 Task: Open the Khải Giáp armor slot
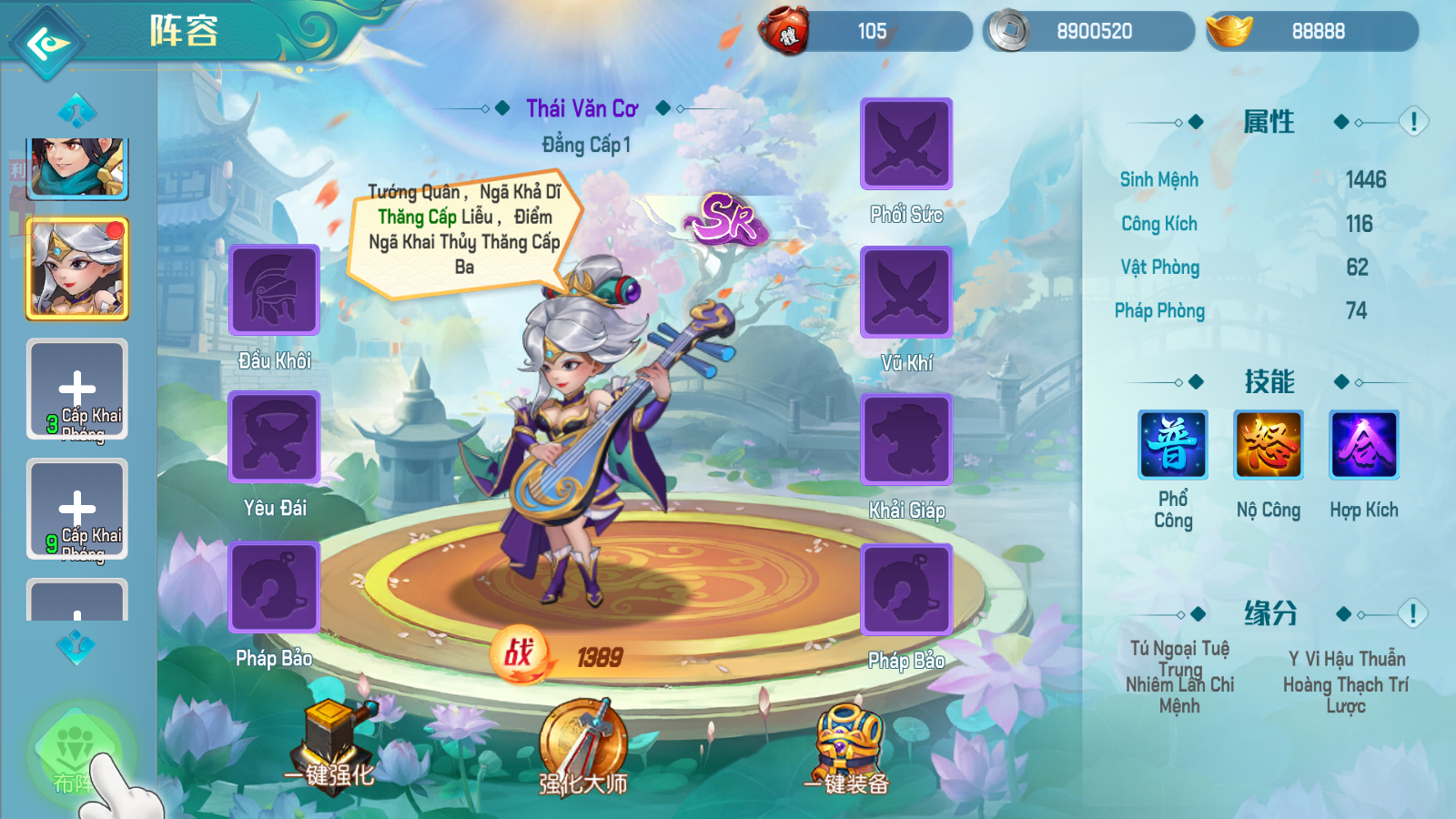(906, 440)
